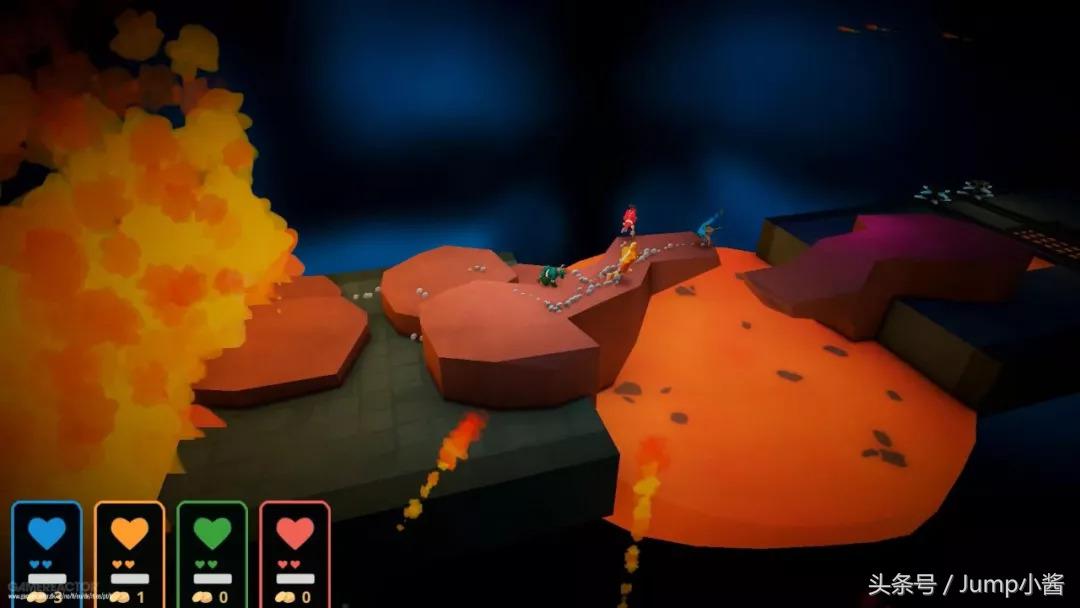1080x608 pixels.
Task: Select the red heart player card
Action: (295, 553)
